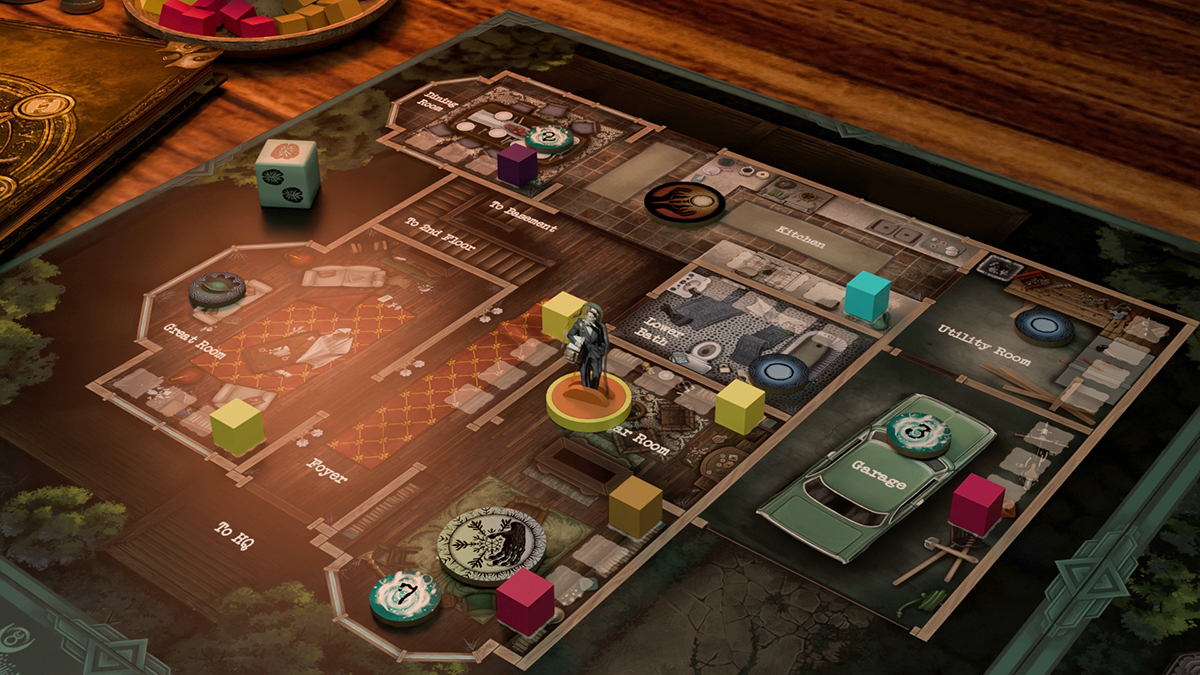The image size is (1200, 675).
Task: Select the orange cube below the investigator's room
Action: [x=636, y=506]
